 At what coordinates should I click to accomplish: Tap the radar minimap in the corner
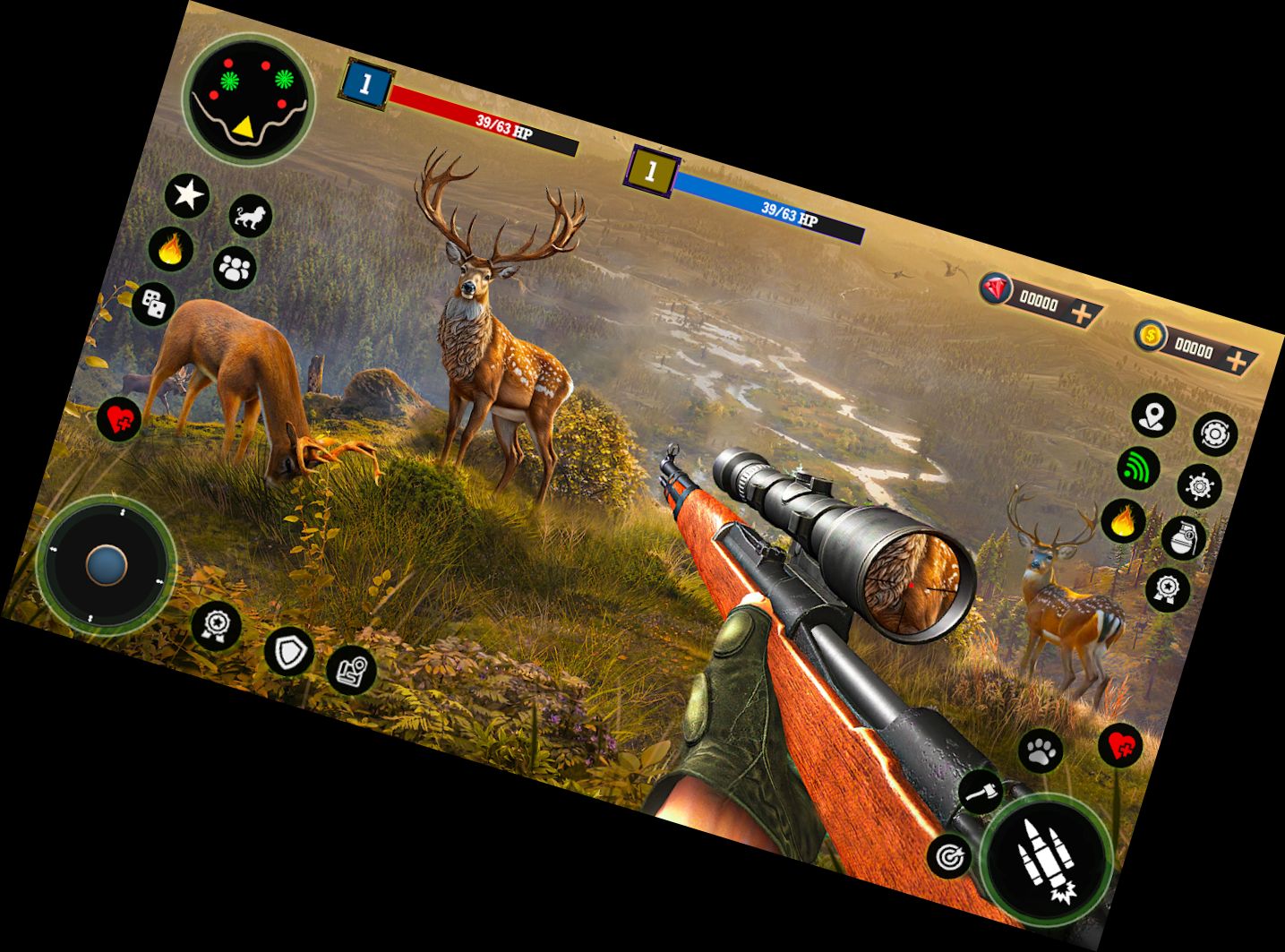248,99
